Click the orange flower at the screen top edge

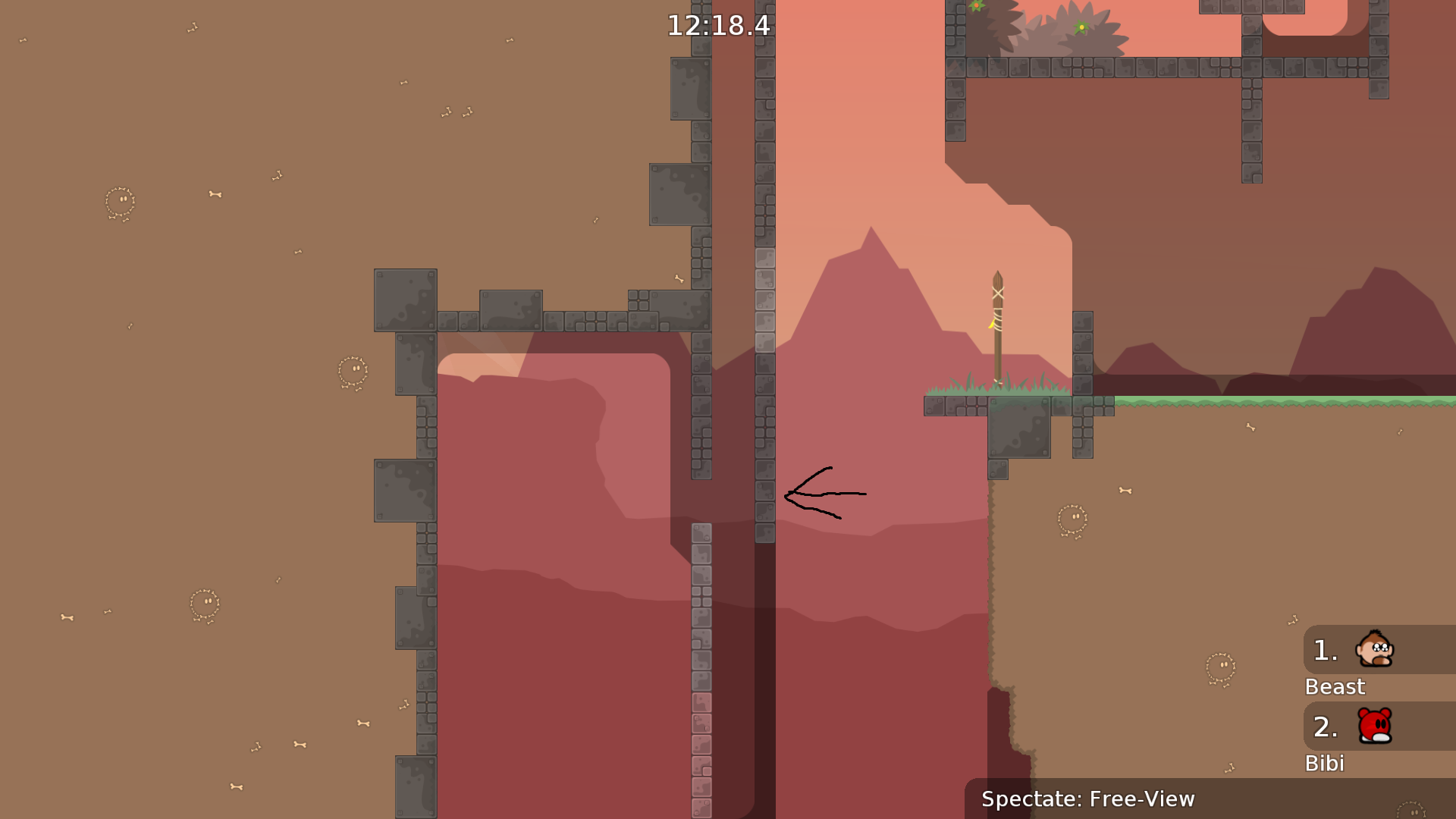[977, 6]
